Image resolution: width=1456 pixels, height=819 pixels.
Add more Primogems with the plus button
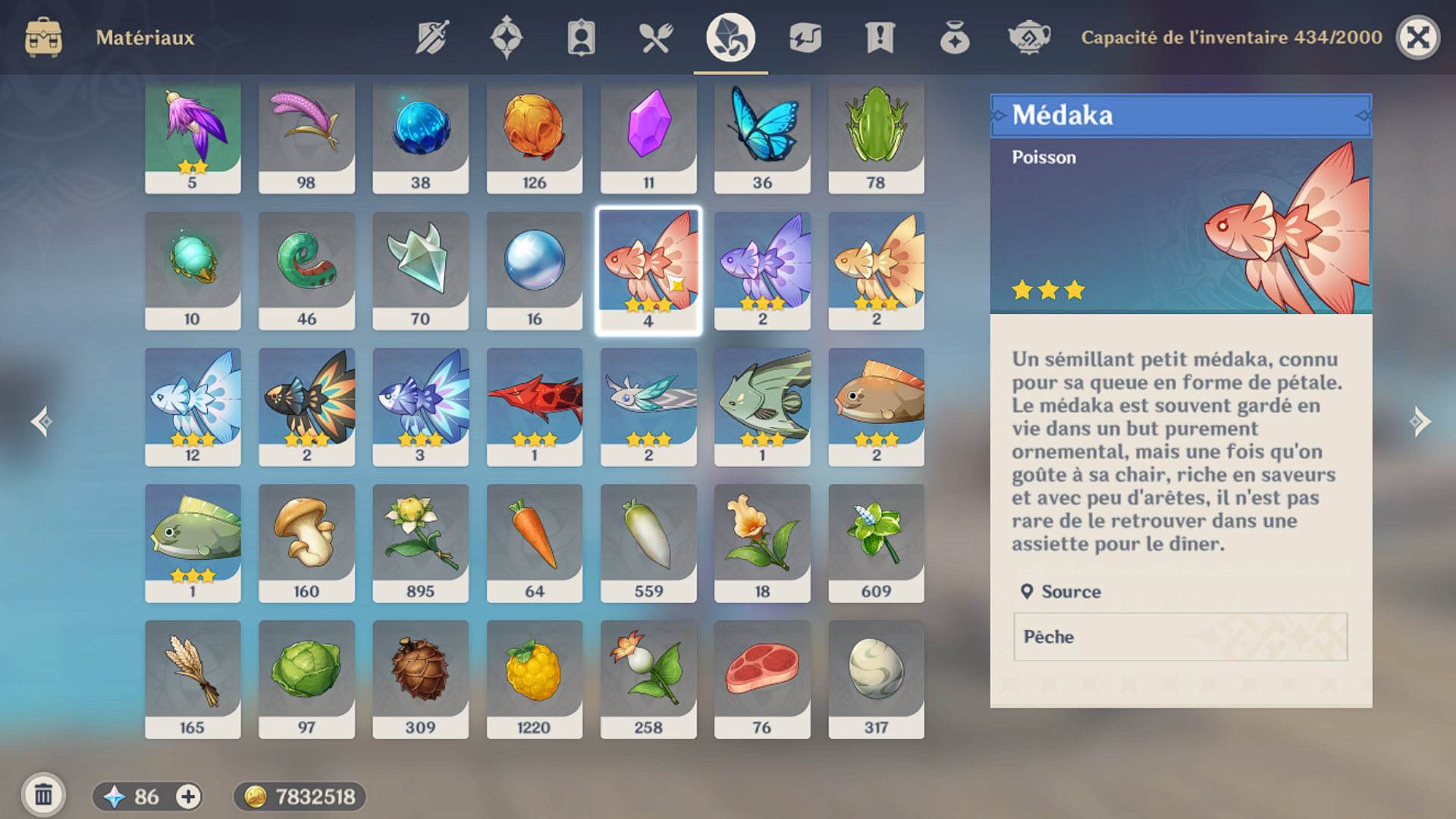tap(188, 796)
